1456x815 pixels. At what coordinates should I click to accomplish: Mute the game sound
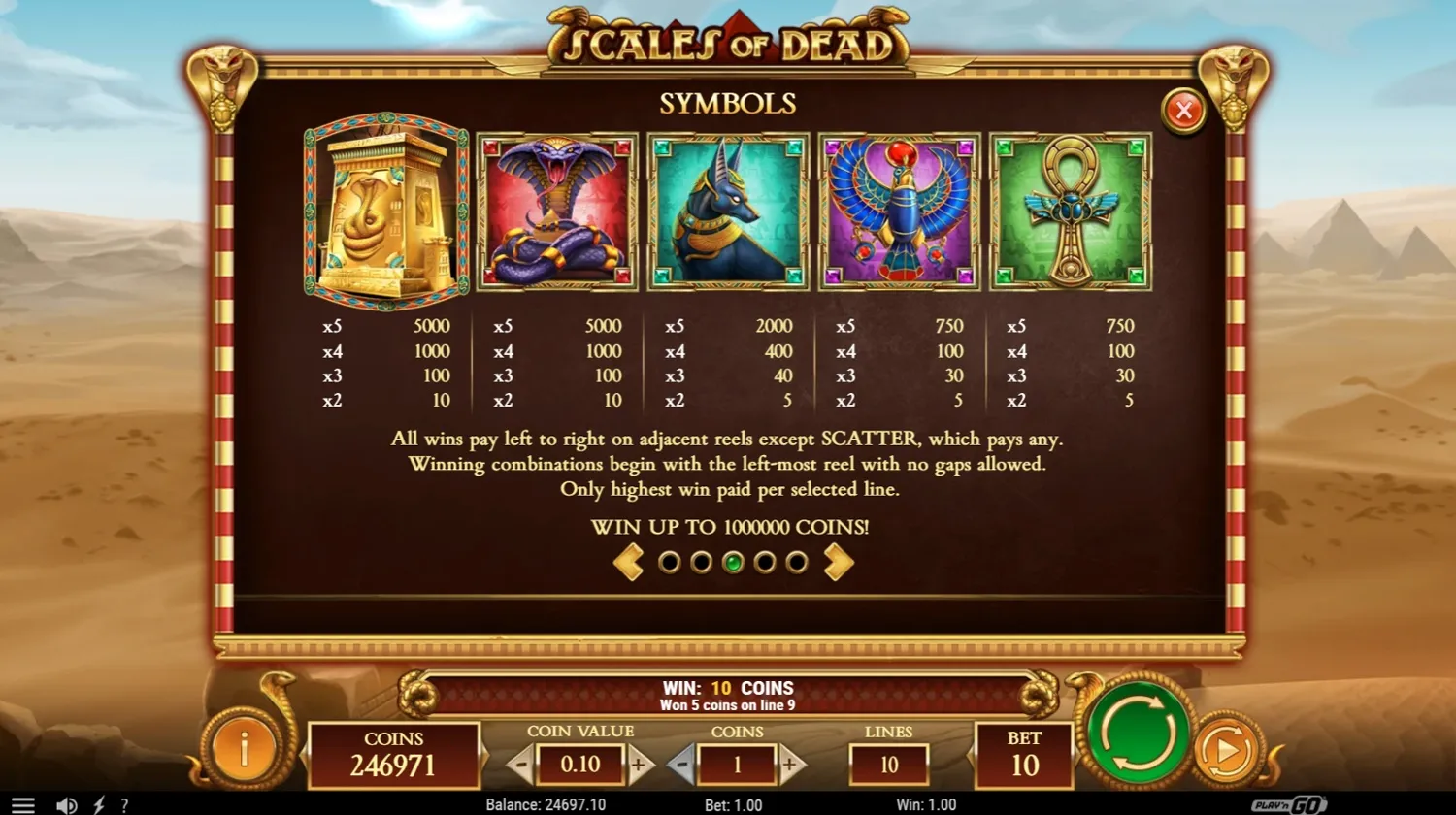66,804
